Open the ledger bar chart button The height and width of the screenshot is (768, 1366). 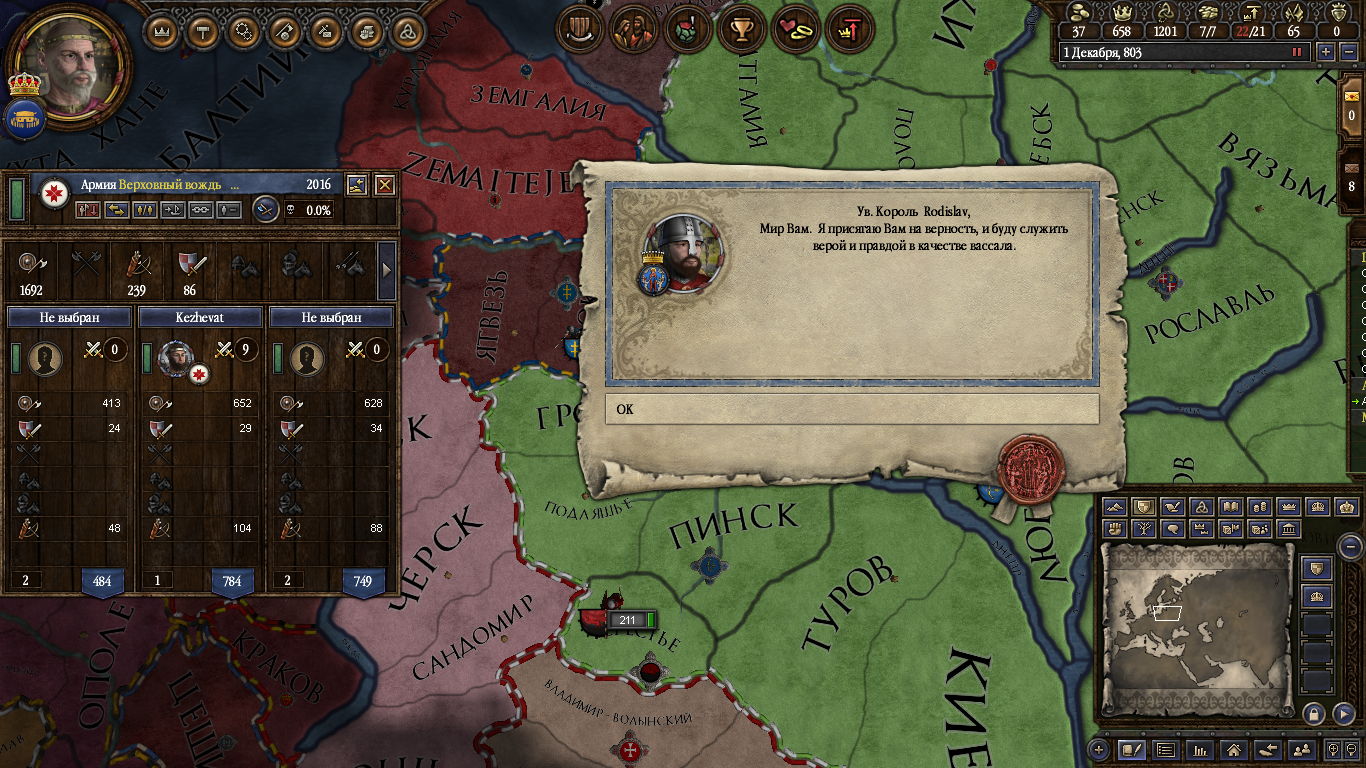1200,749
